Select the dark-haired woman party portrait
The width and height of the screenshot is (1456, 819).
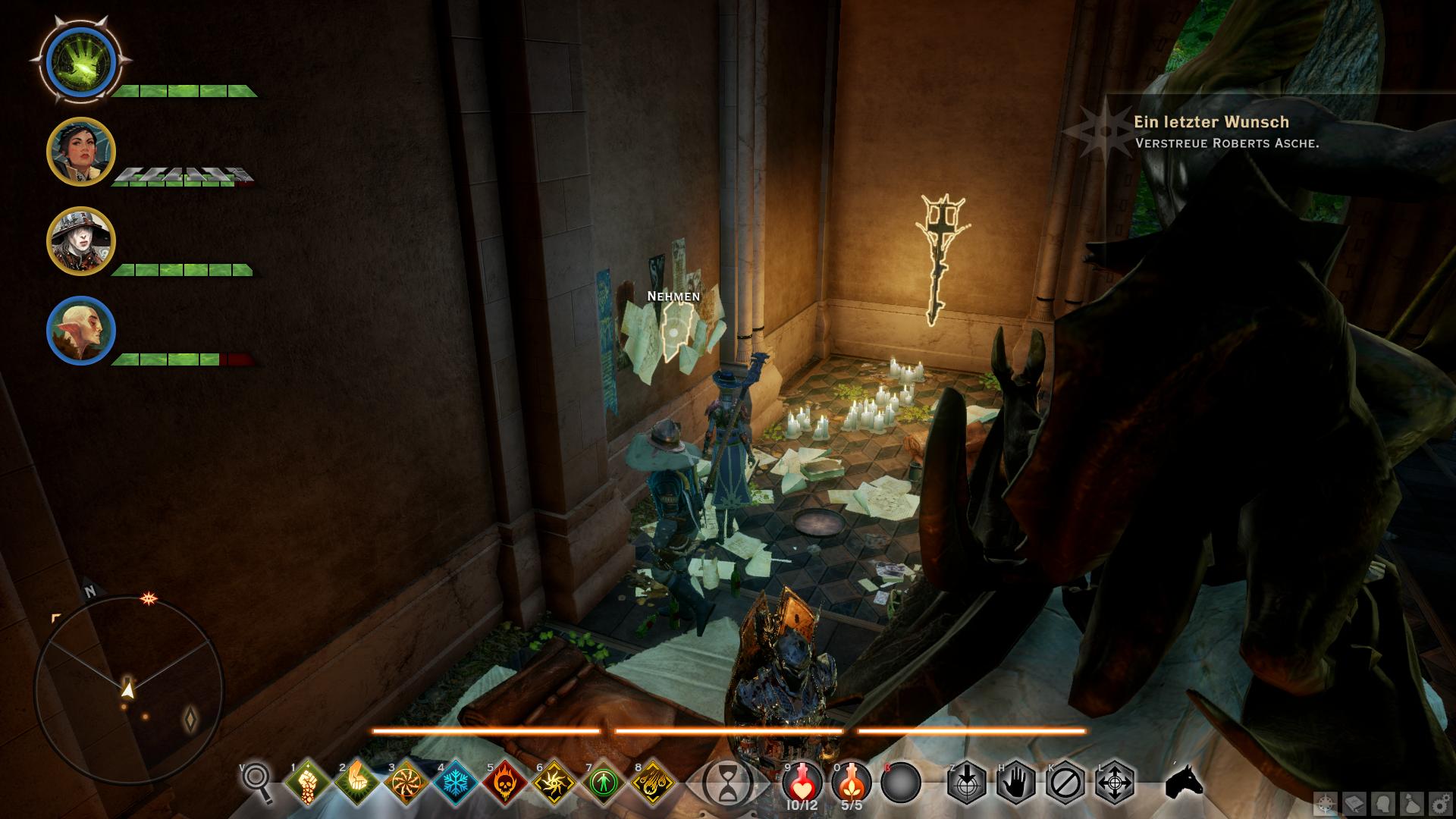click(80, 152)
